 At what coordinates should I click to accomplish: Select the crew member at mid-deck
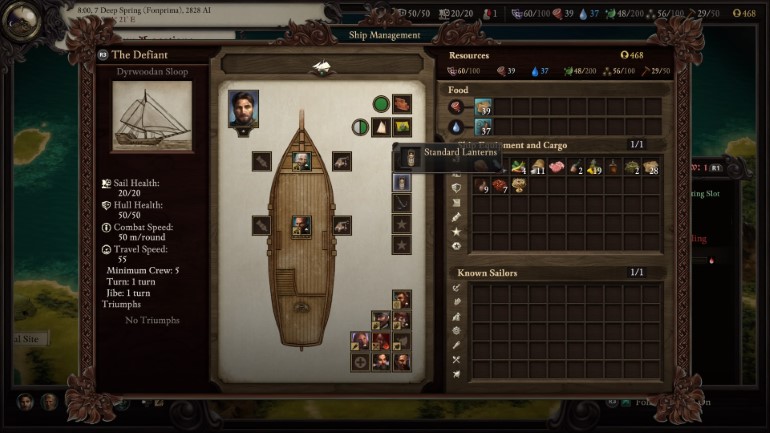(300, 226)
